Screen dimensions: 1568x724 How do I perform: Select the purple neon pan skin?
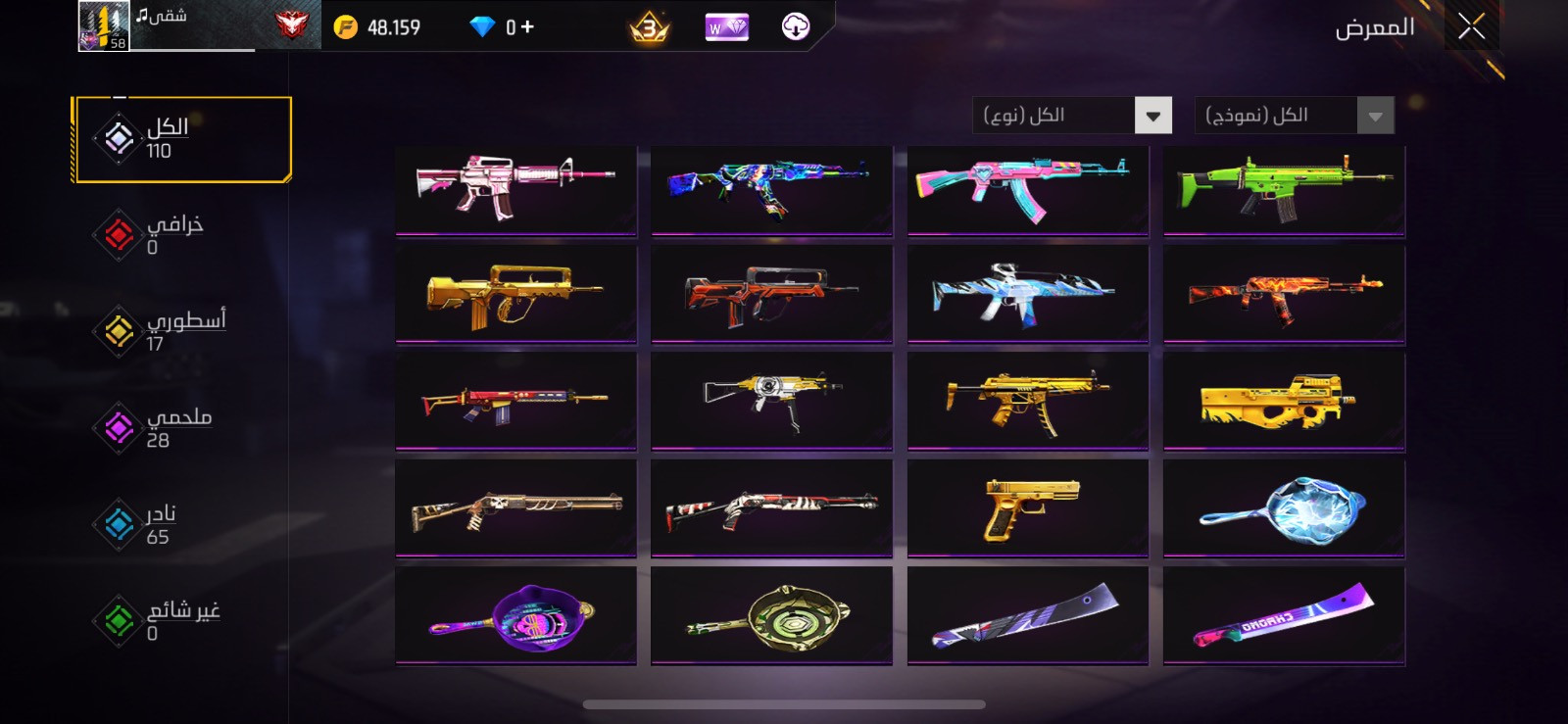pos(516,615)
